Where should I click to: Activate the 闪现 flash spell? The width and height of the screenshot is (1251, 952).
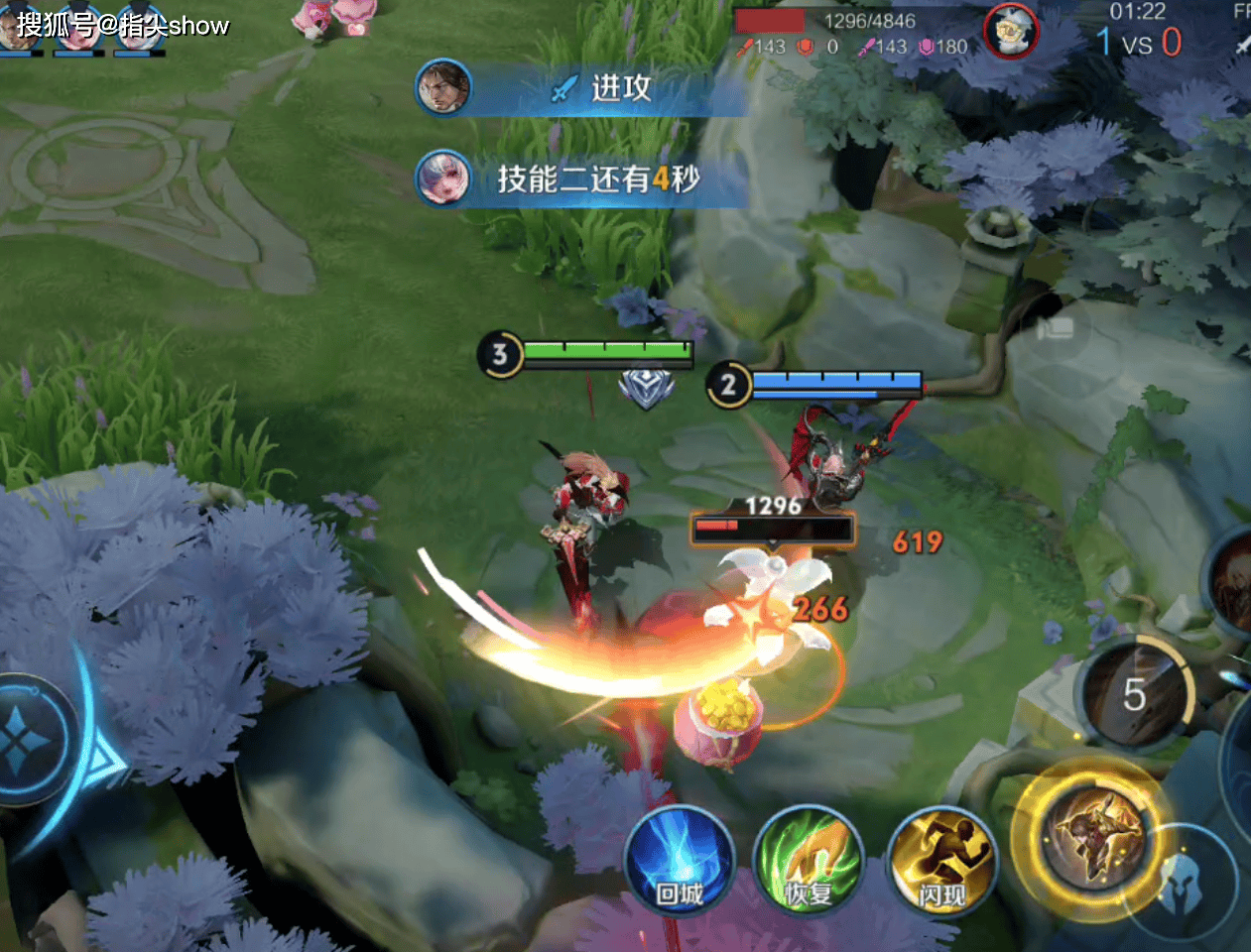click(x=941, y=861)
